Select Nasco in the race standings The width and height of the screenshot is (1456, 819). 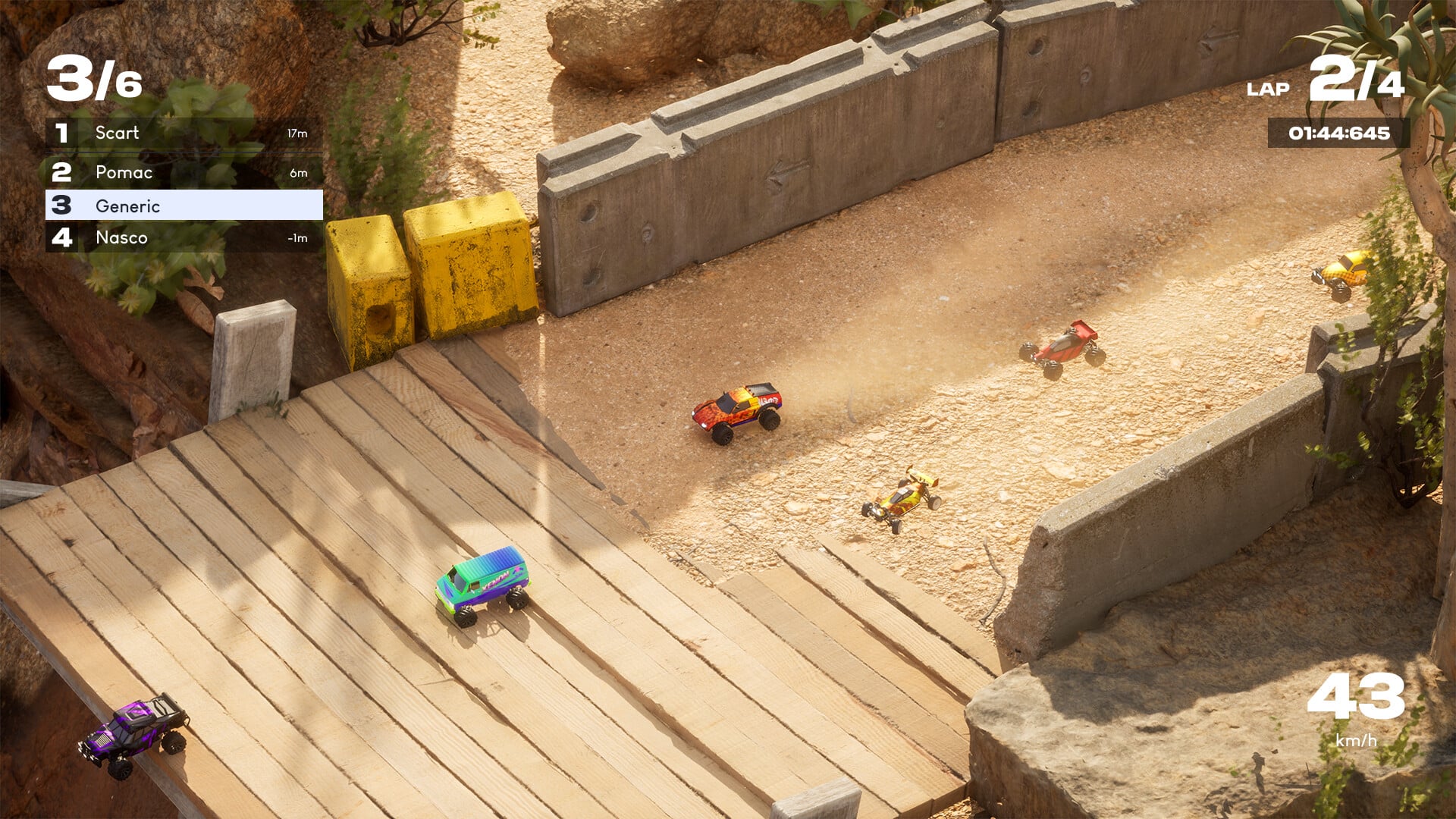click(184, 238)
